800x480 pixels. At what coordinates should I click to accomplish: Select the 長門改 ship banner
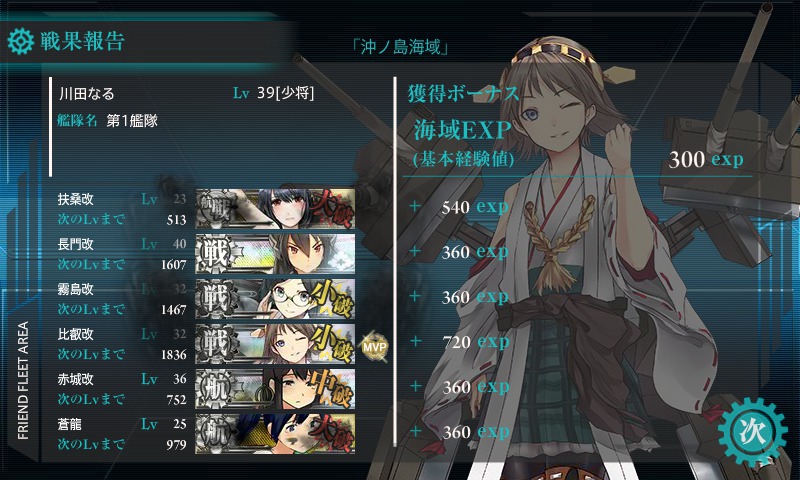(x=276, y=252)
